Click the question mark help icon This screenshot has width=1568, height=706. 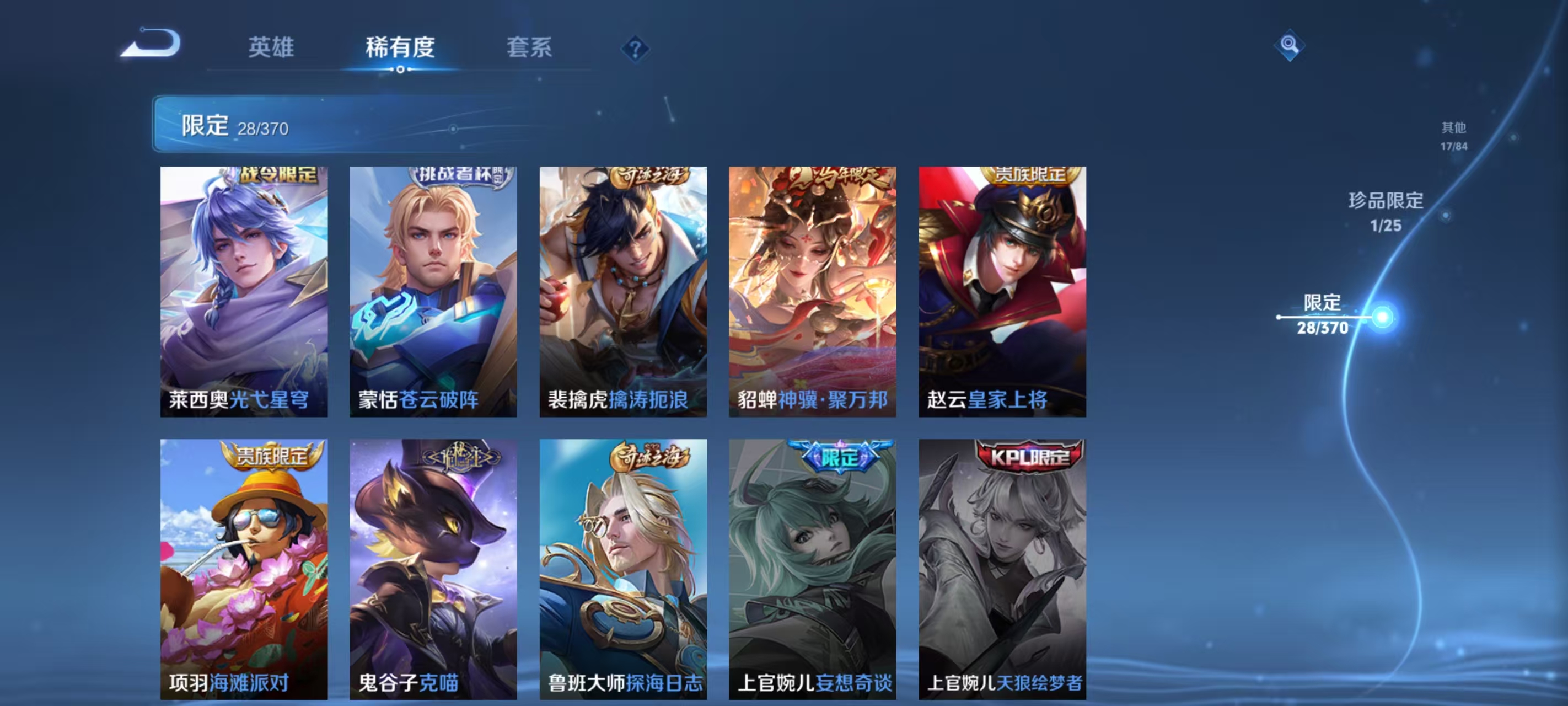[x=636, y=49]
